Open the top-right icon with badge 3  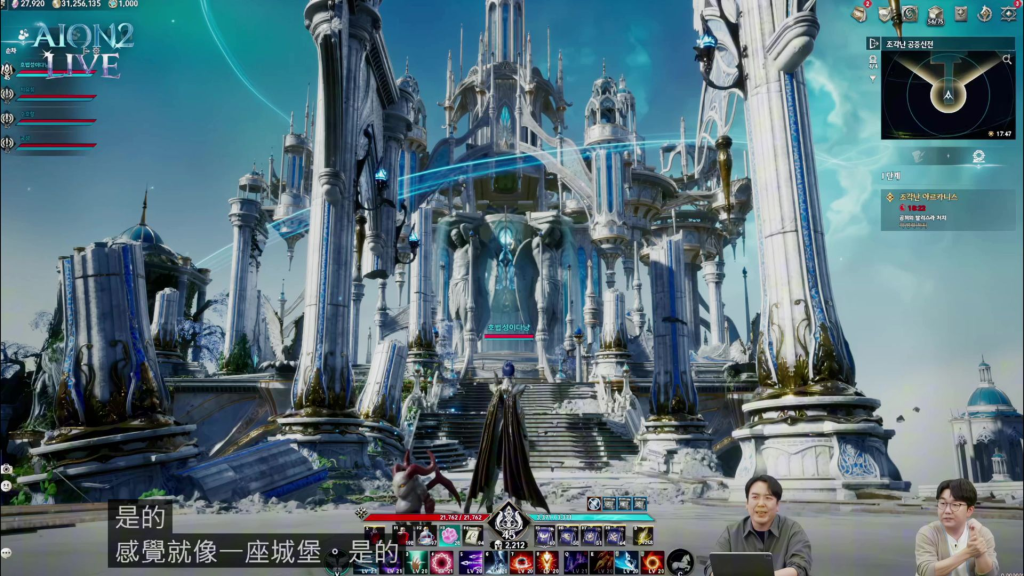point(1008,14)
